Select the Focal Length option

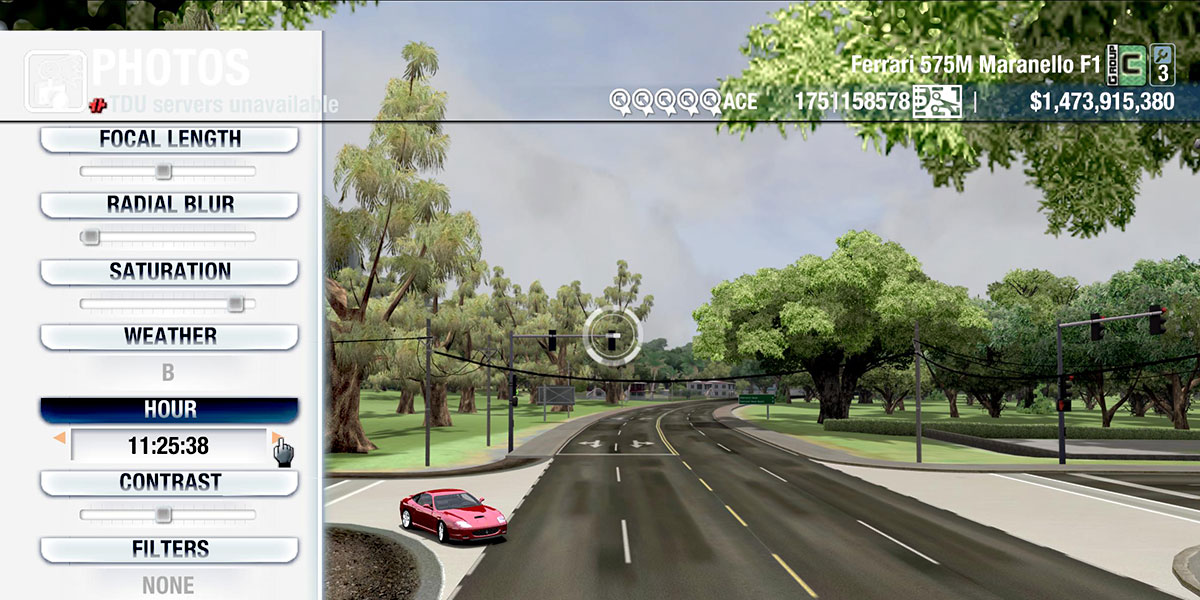pos(169,139)
